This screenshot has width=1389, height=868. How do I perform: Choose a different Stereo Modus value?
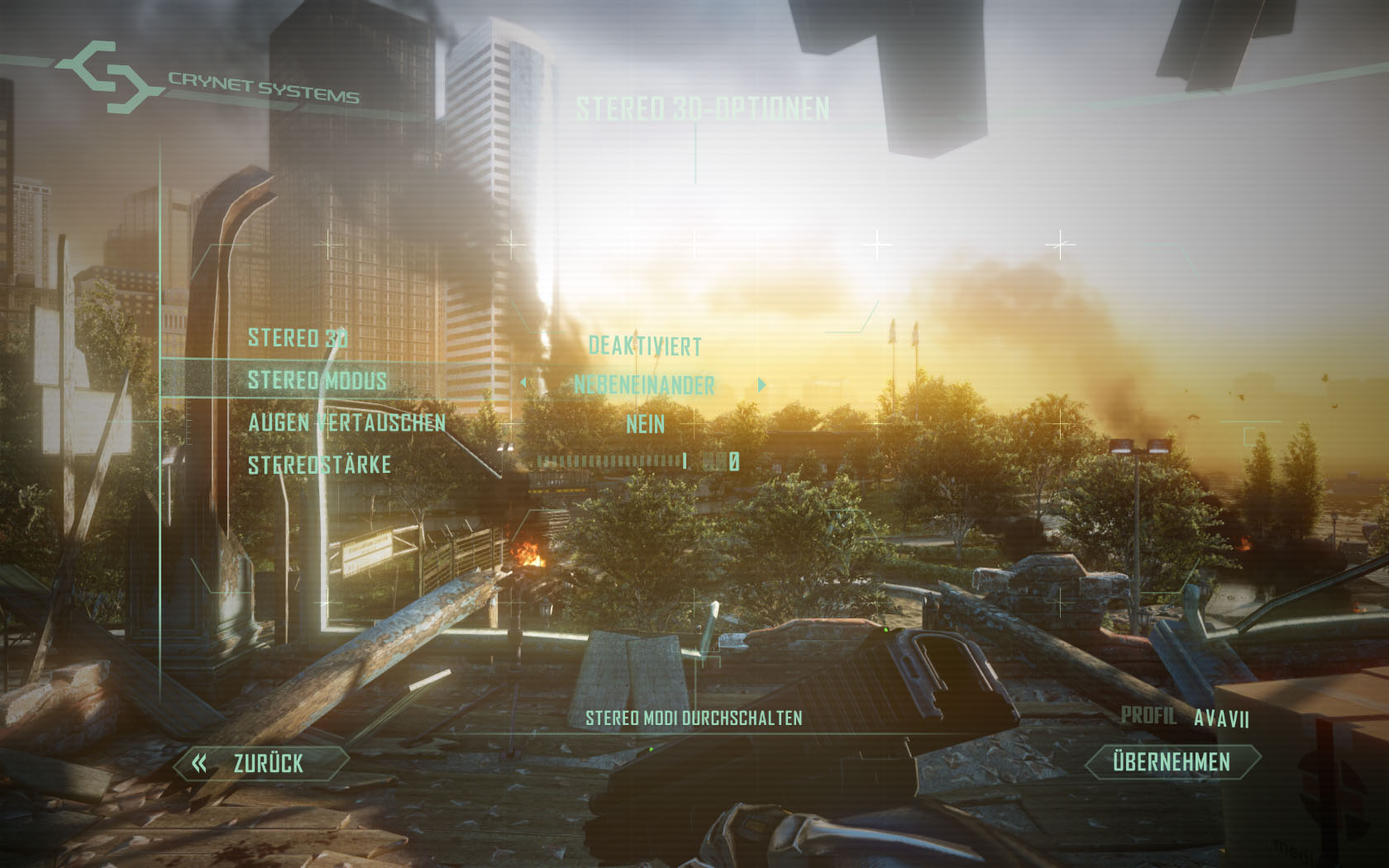647,384
